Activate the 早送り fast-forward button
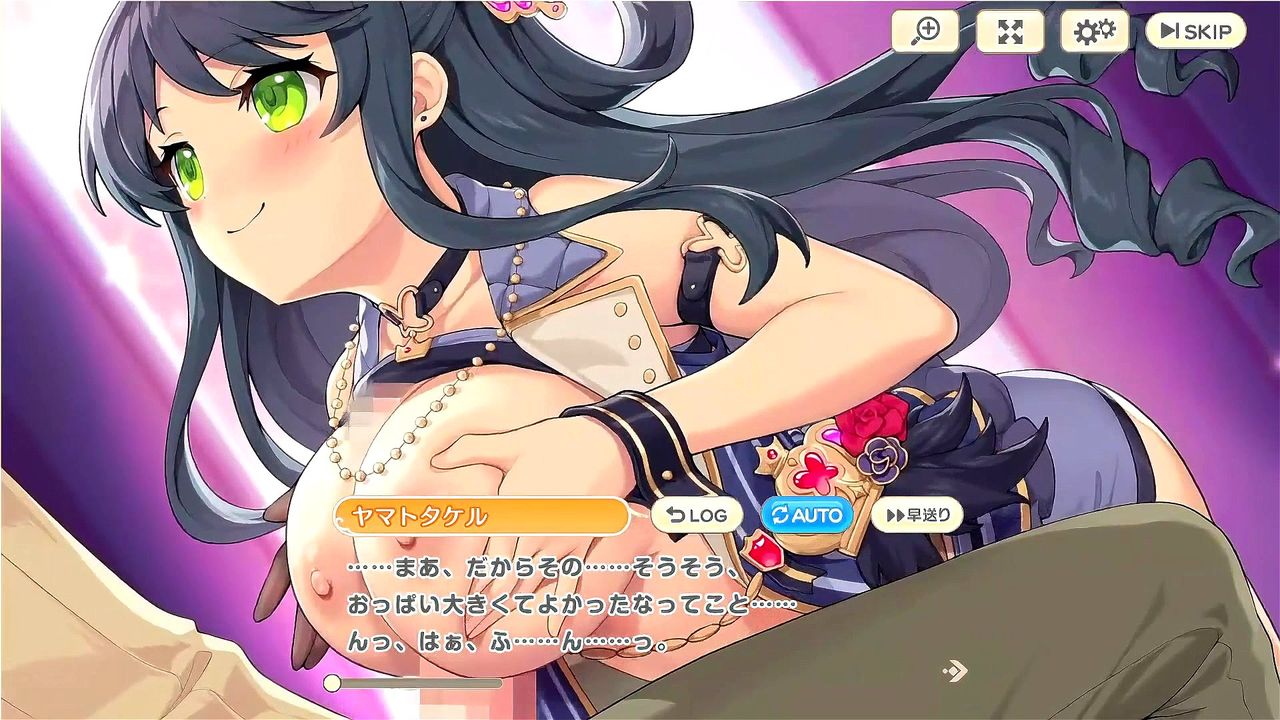This screenshot has width=1280, height=720. [917, 516]
